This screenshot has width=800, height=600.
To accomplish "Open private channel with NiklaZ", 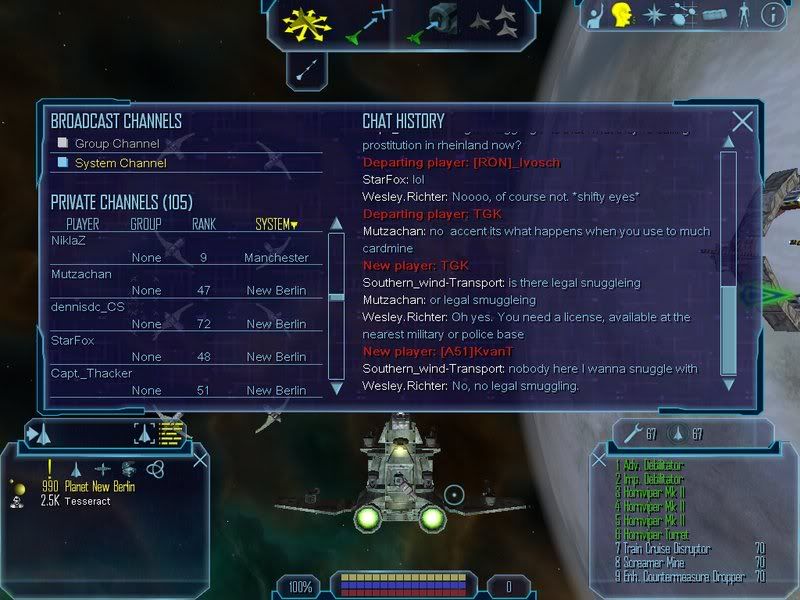I will tap(66, 241).
